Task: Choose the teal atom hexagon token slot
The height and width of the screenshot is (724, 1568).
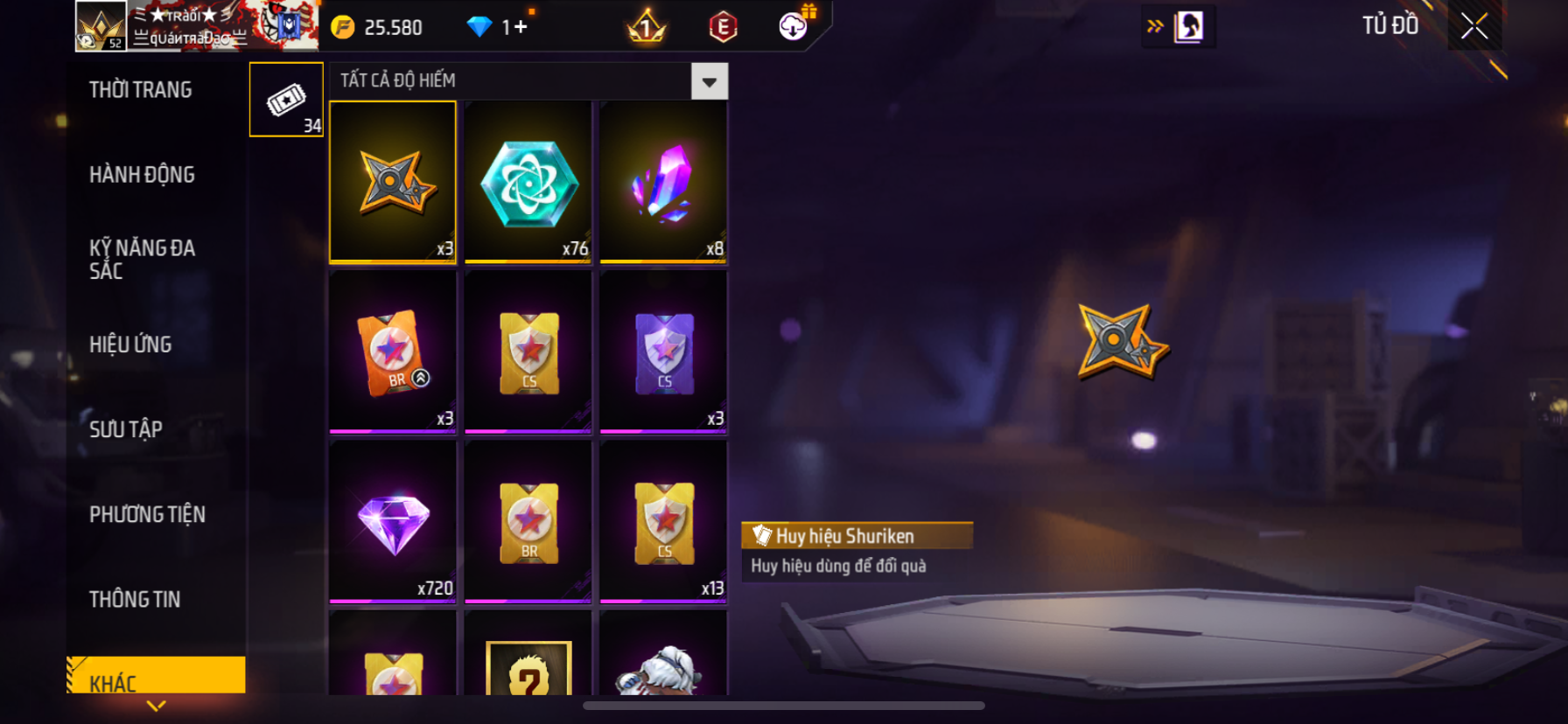Action: pyautogui.click(x=528, y=182)
